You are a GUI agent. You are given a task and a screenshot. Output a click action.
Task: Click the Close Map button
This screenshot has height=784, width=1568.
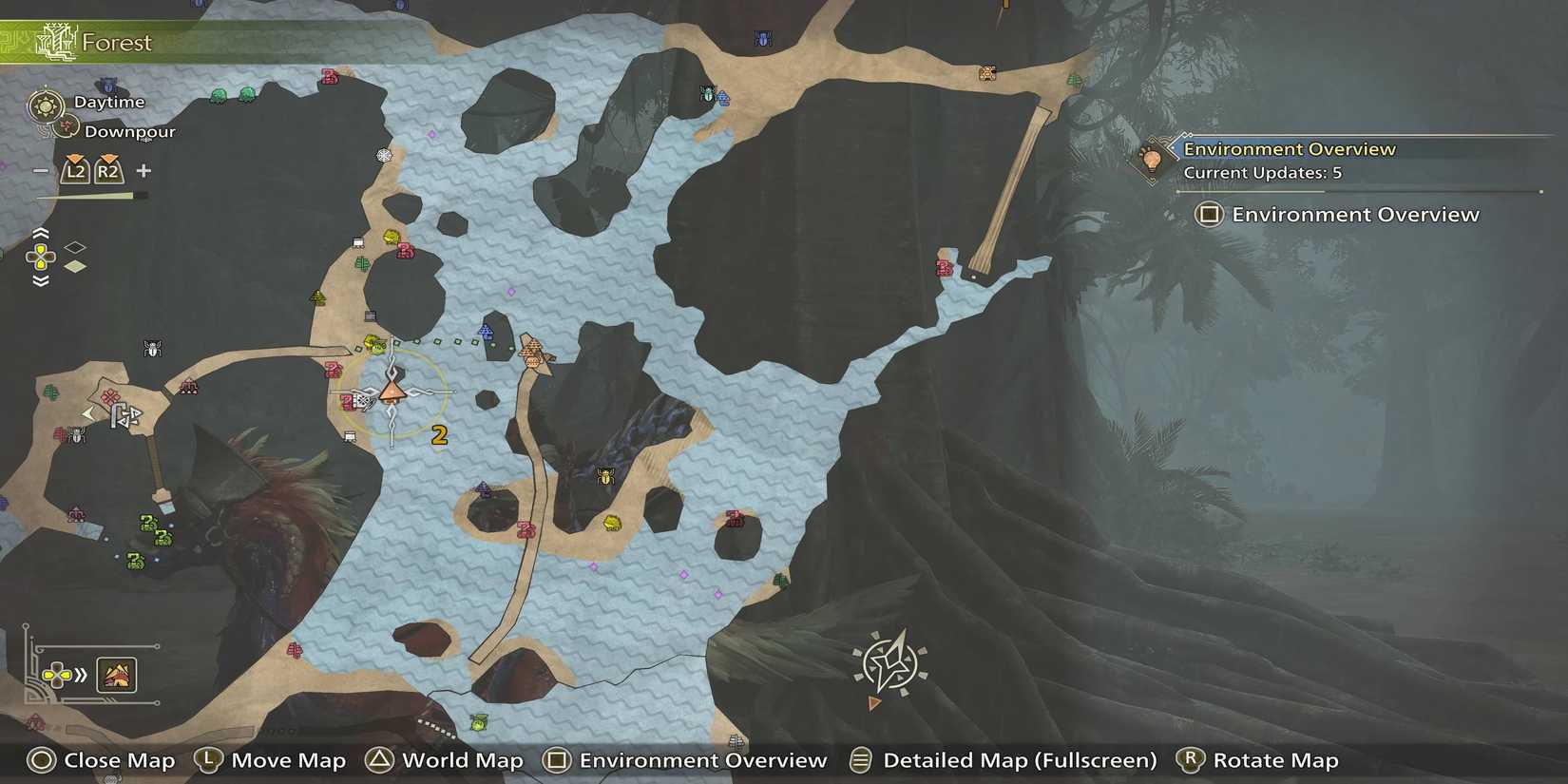coord(101,760)
